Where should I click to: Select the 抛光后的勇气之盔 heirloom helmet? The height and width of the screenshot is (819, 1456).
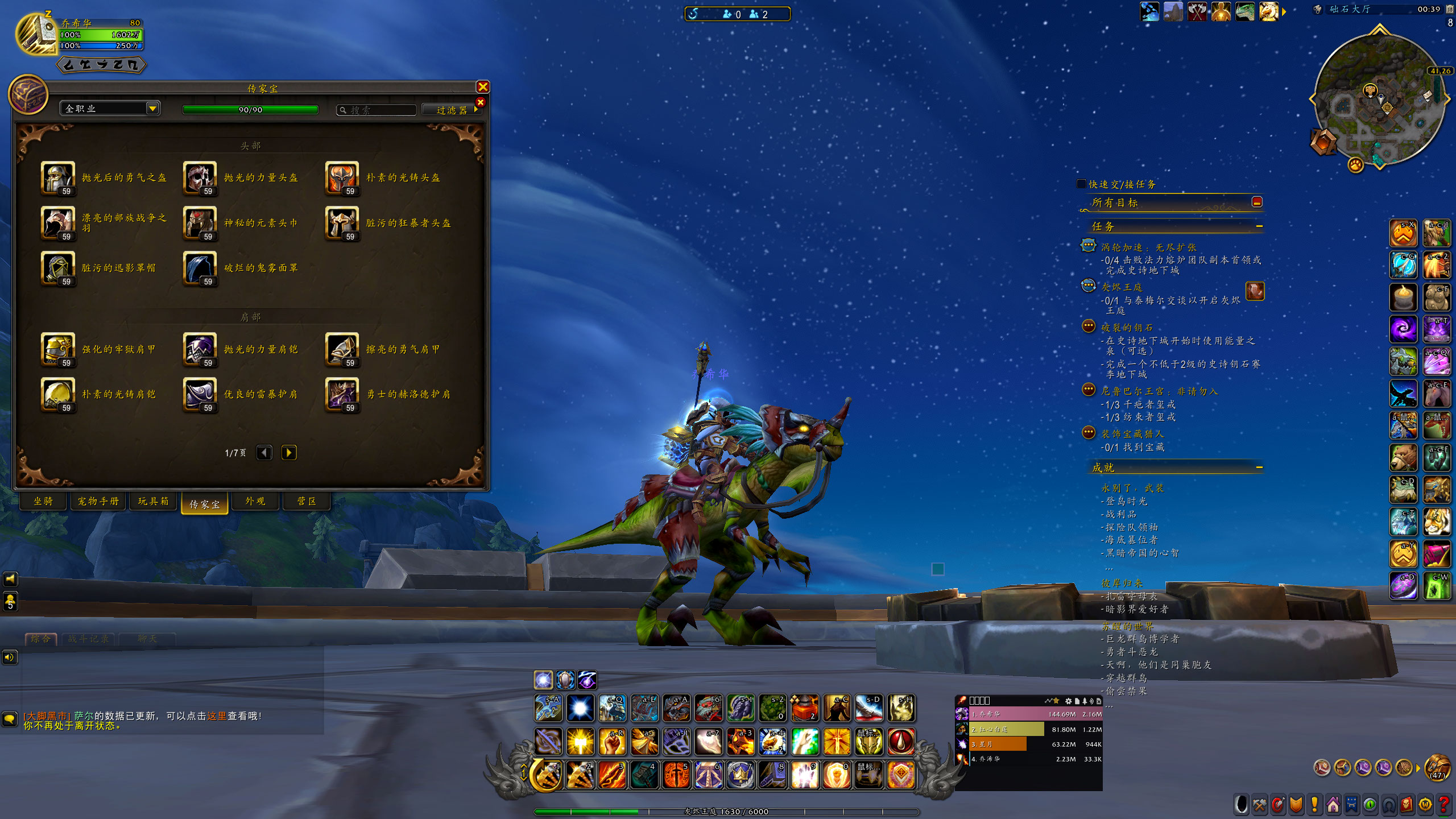(57, 177)
